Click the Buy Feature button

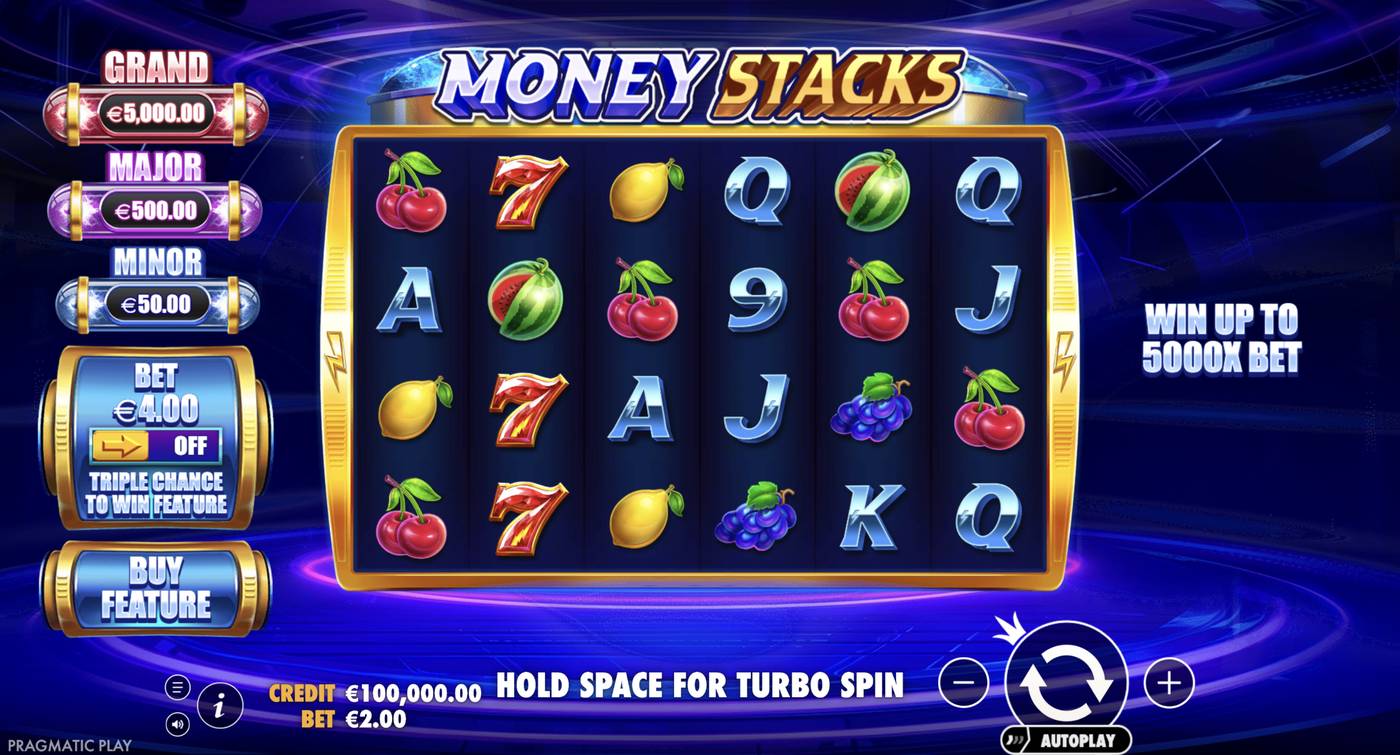(157, 587)
